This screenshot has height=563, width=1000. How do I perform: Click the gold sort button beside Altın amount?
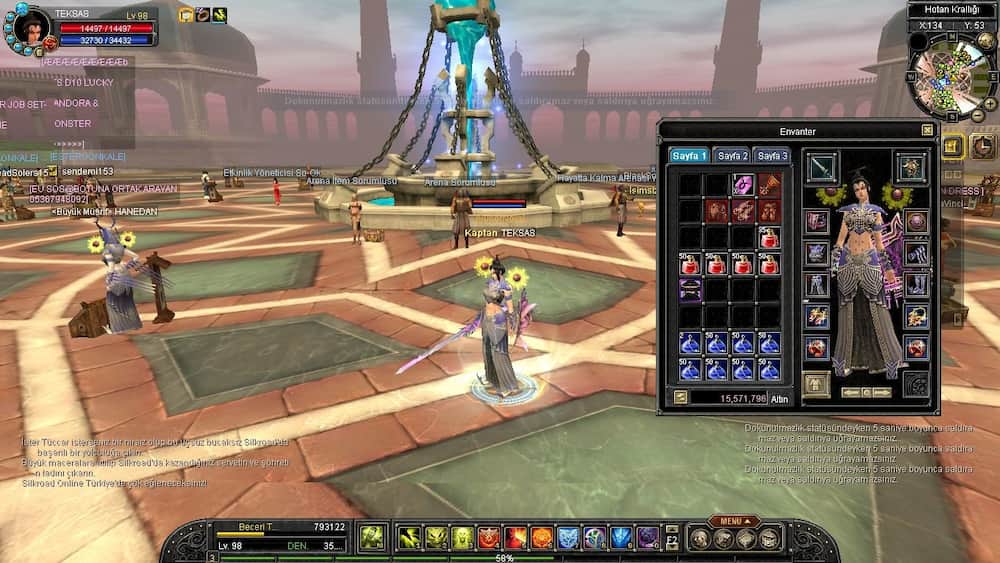click(x=681, y=397)
